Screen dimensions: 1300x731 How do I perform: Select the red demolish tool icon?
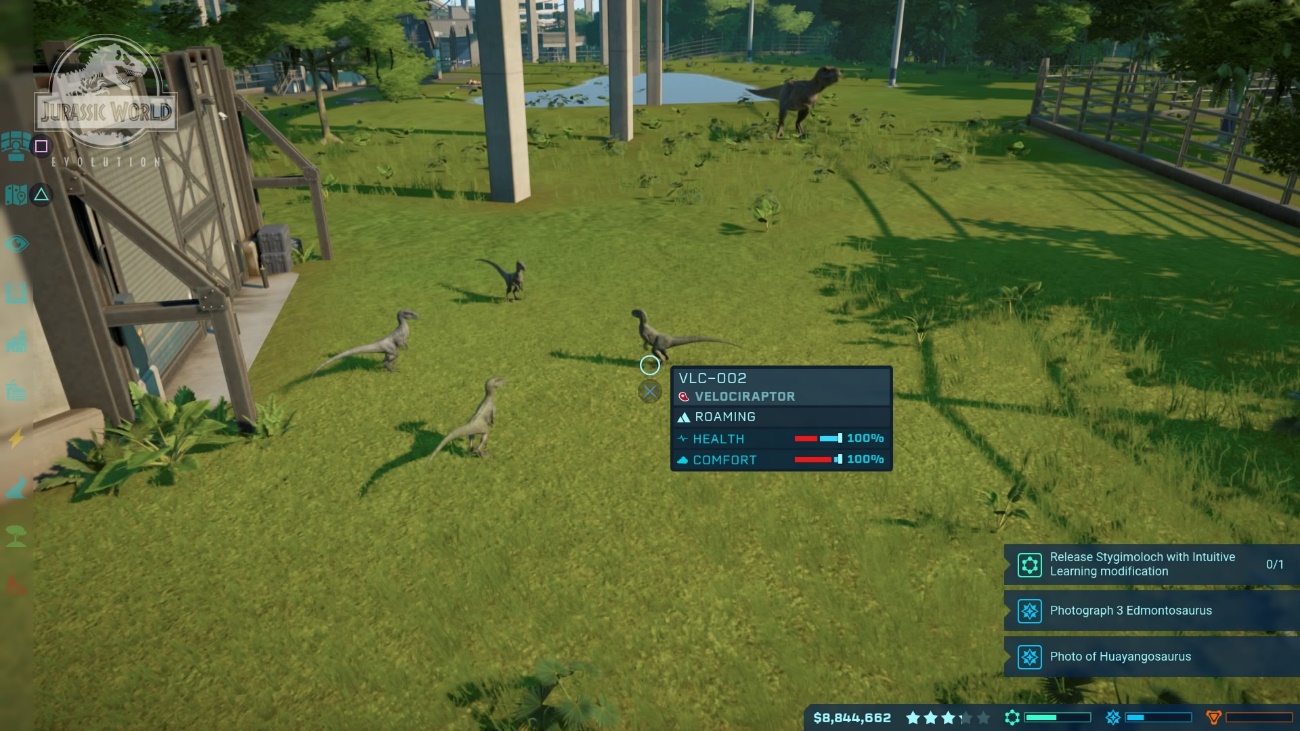pos(16,585)
